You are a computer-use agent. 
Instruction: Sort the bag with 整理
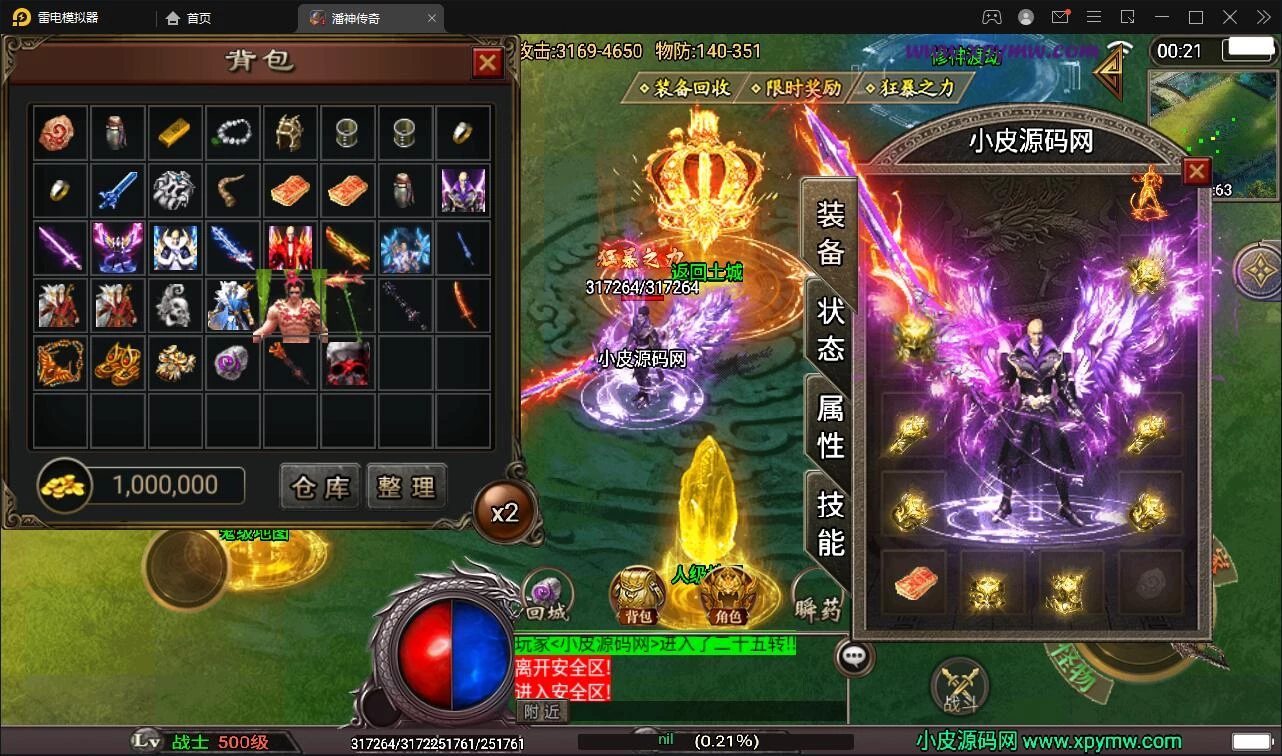[406, 487]
